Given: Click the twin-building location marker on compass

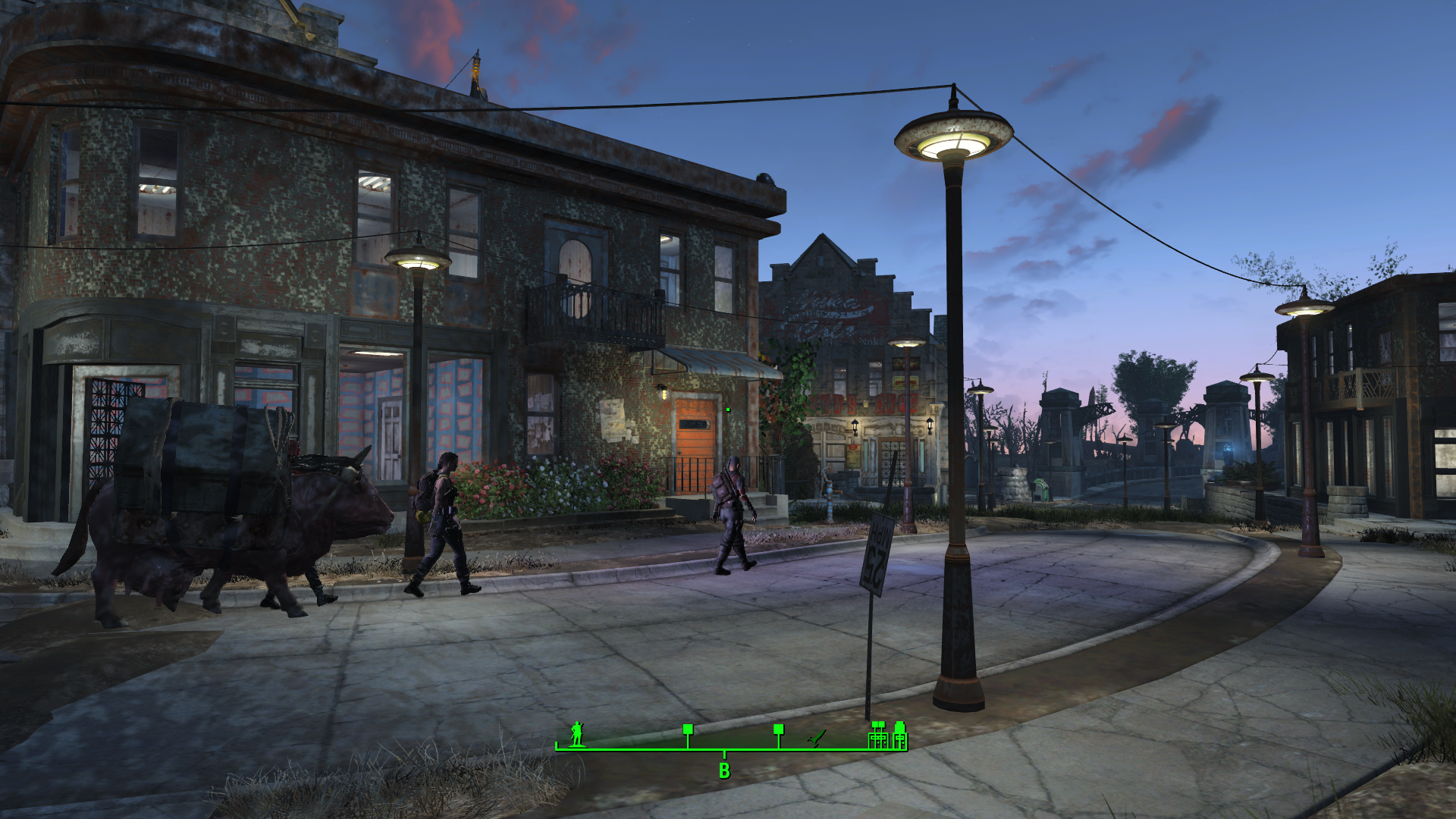Looking at the screenshot, I should coord(878,735).
